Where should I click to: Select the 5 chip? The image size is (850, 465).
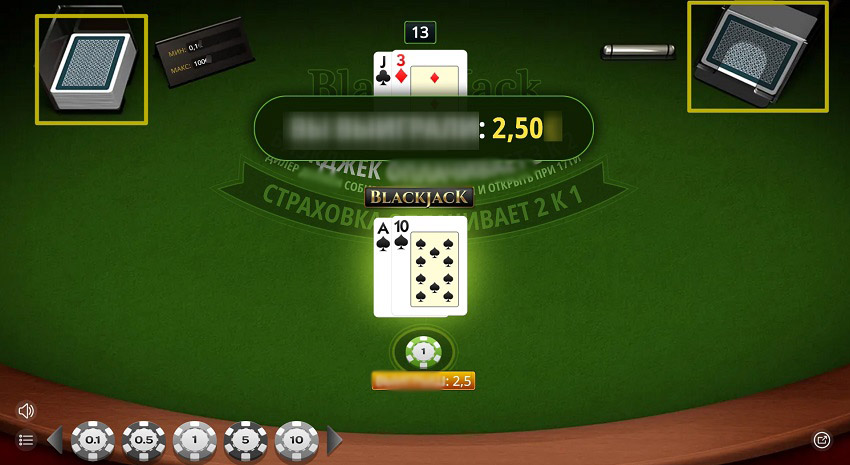(x=246, y=440)
